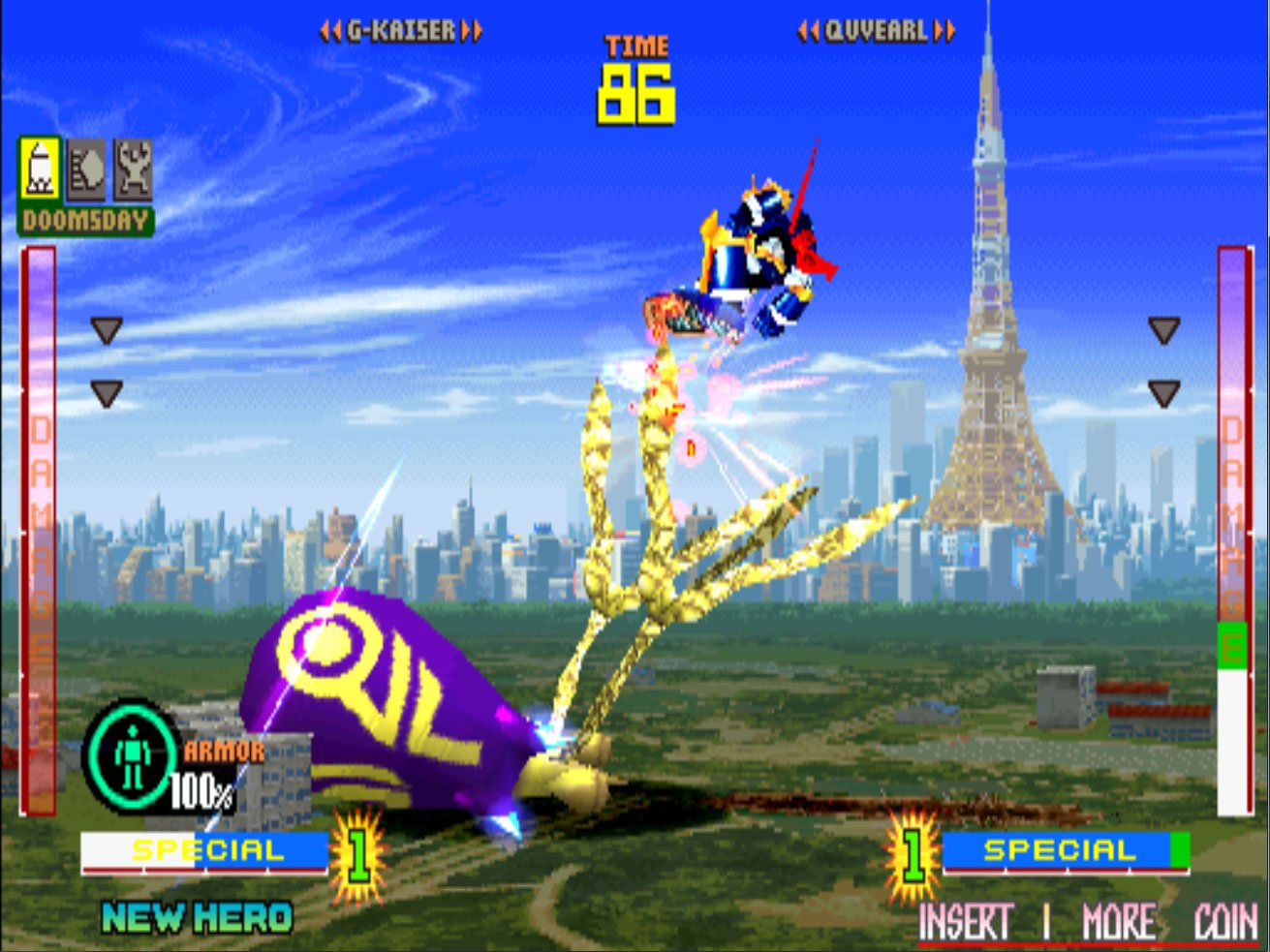Select the gray shield item icon
This screenshot has height=952, width=1270.
pyautogui.click(x=86, y=169)
